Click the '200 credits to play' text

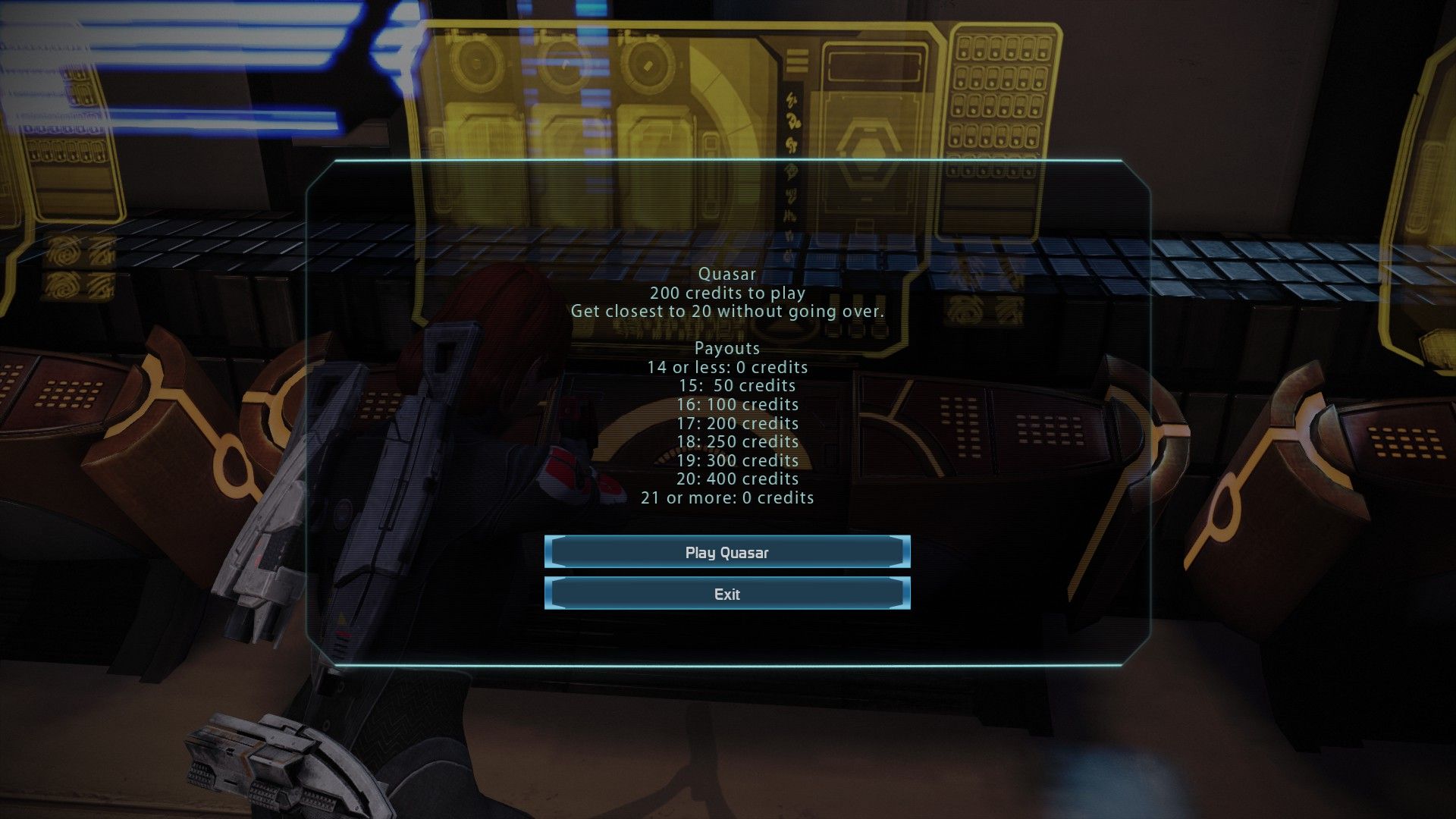[727, 293]
